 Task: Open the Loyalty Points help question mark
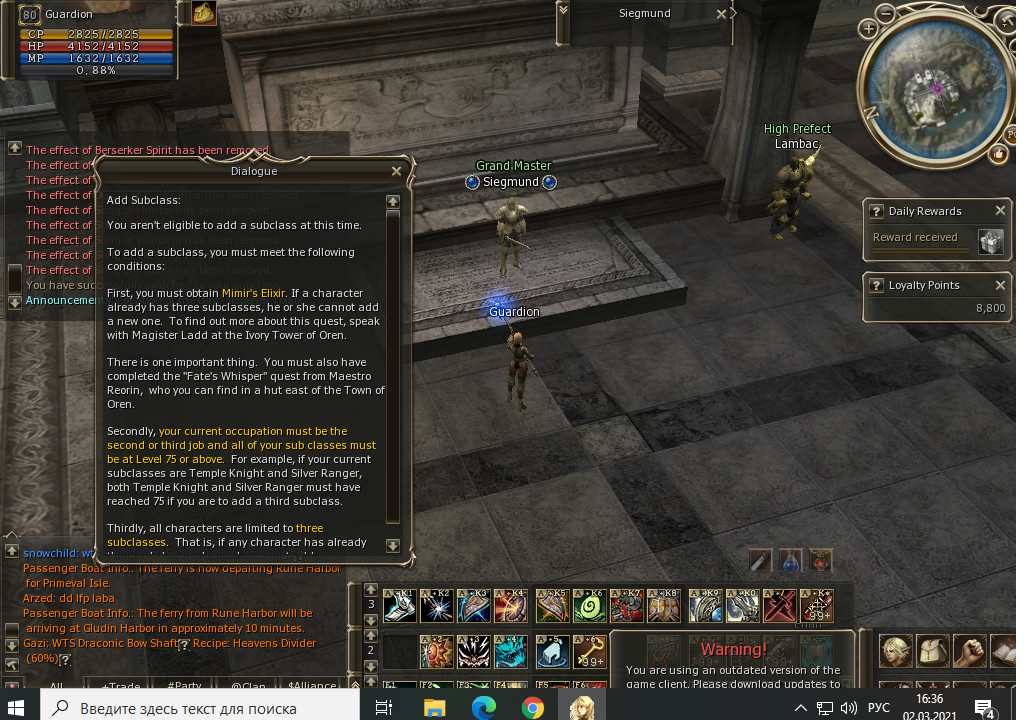[x=876, y=286]
